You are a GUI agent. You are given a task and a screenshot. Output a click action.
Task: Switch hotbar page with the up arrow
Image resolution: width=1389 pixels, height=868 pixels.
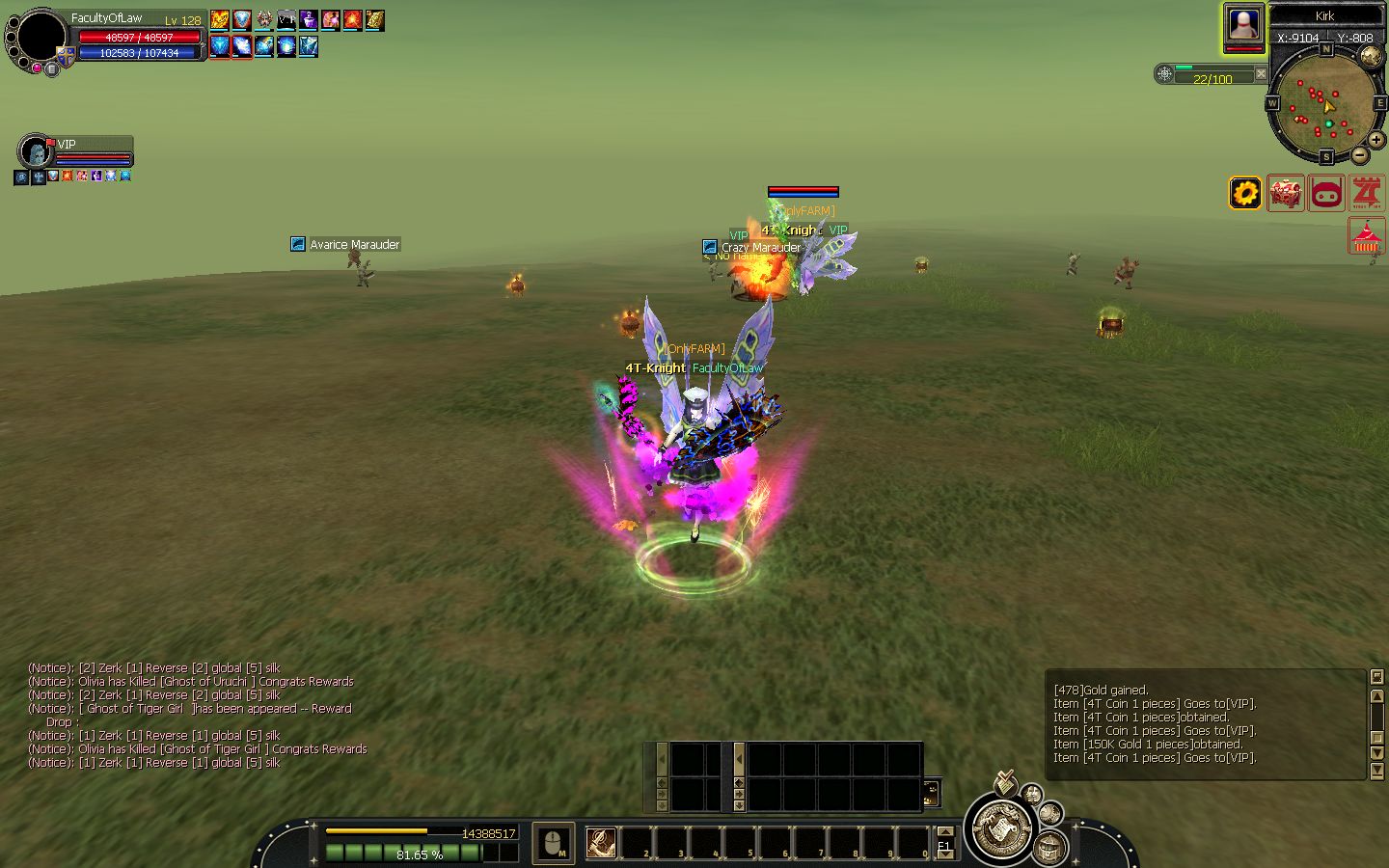pos(945,832)
